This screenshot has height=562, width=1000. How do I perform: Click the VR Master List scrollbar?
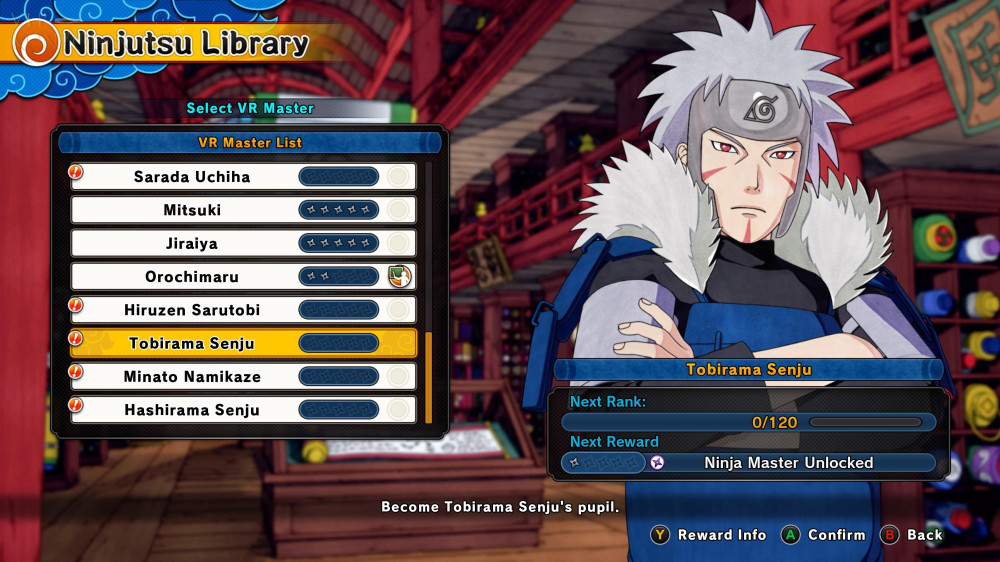[x=429, y=377]
